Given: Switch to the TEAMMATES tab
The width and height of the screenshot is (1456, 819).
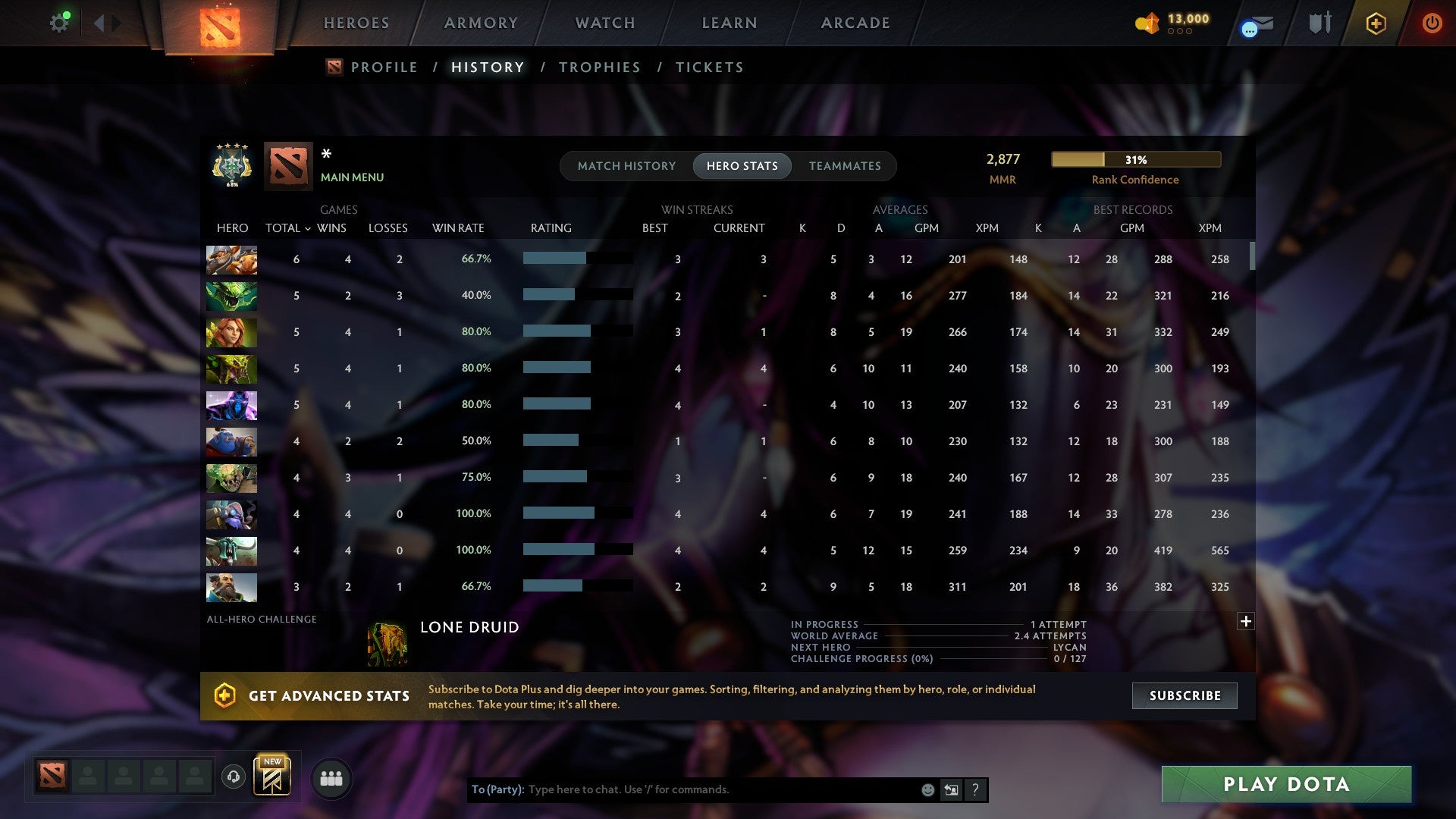Looking at the screenshot, I should [x=845, y=165].
